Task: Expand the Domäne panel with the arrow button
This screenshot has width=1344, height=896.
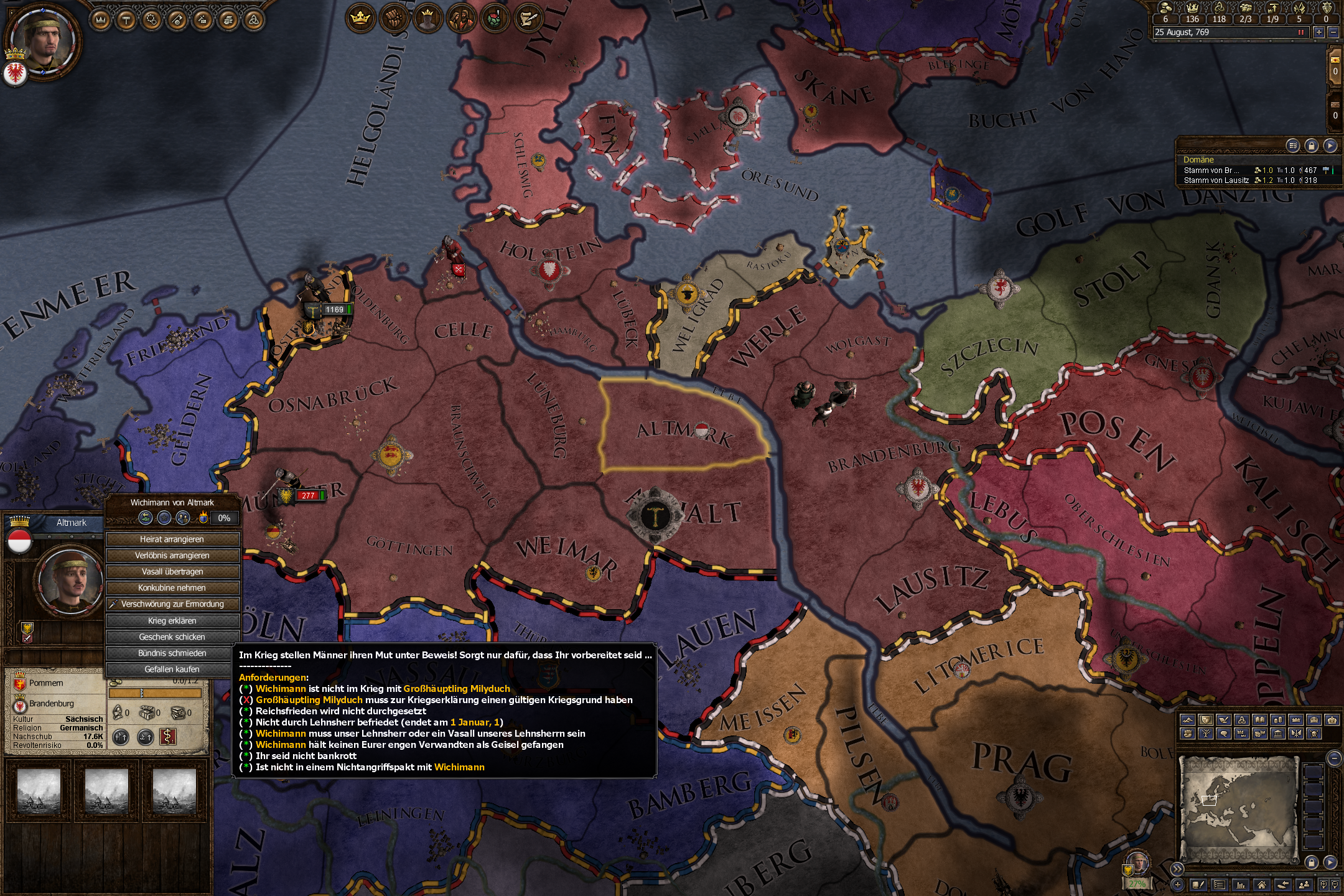Action: [x=1331, y=146]
